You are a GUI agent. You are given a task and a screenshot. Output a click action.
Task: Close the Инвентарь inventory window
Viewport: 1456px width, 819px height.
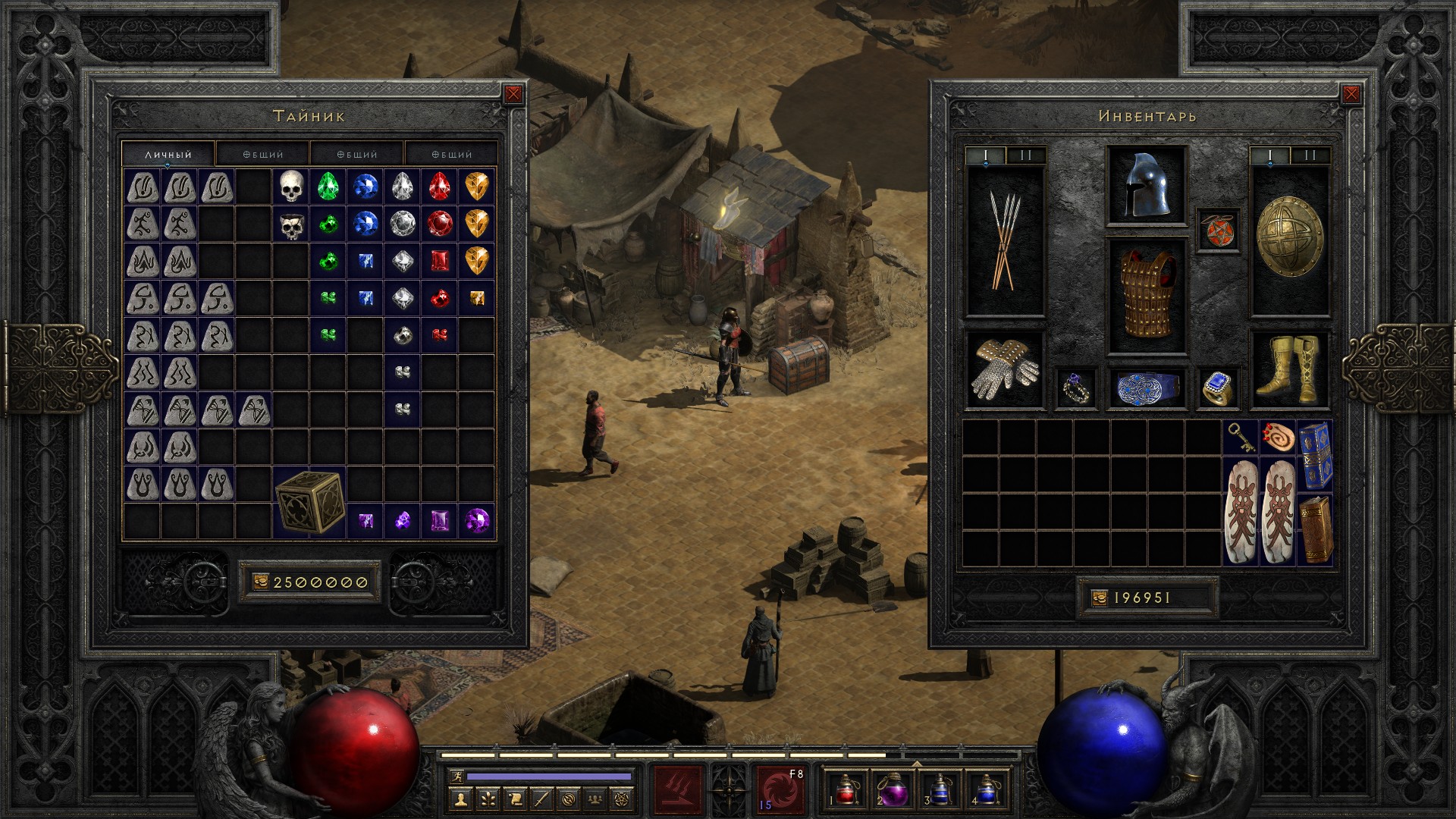1351,94
